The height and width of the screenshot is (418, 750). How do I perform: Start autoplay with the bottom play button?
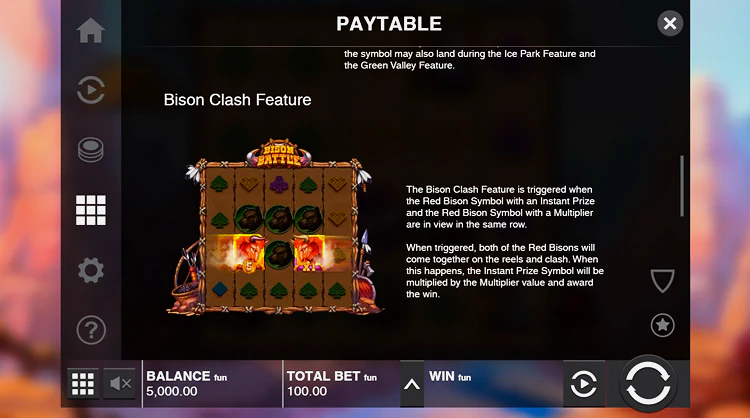point(583,384)
